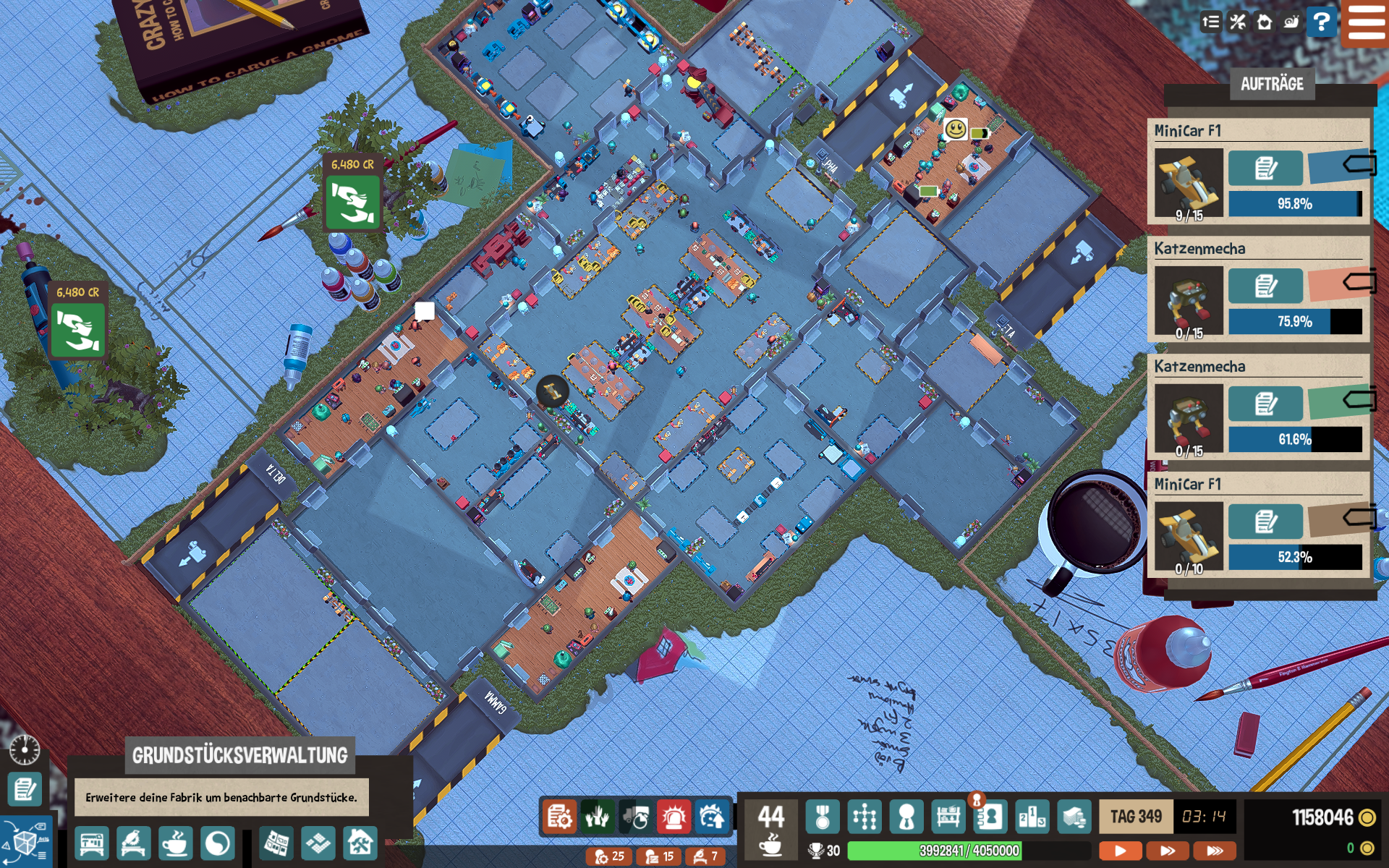Viewport: 1389px width, 868px height.
Task: Set game speed to triple fast-forward
Action: click(x=1215, y=851)
